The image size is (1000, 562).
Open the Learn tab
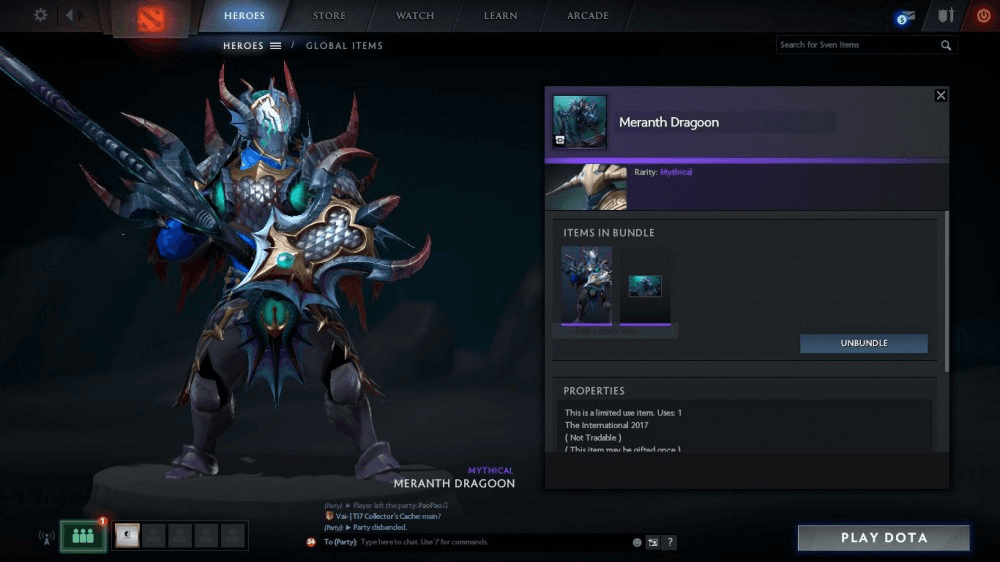[x=500, y=16]
